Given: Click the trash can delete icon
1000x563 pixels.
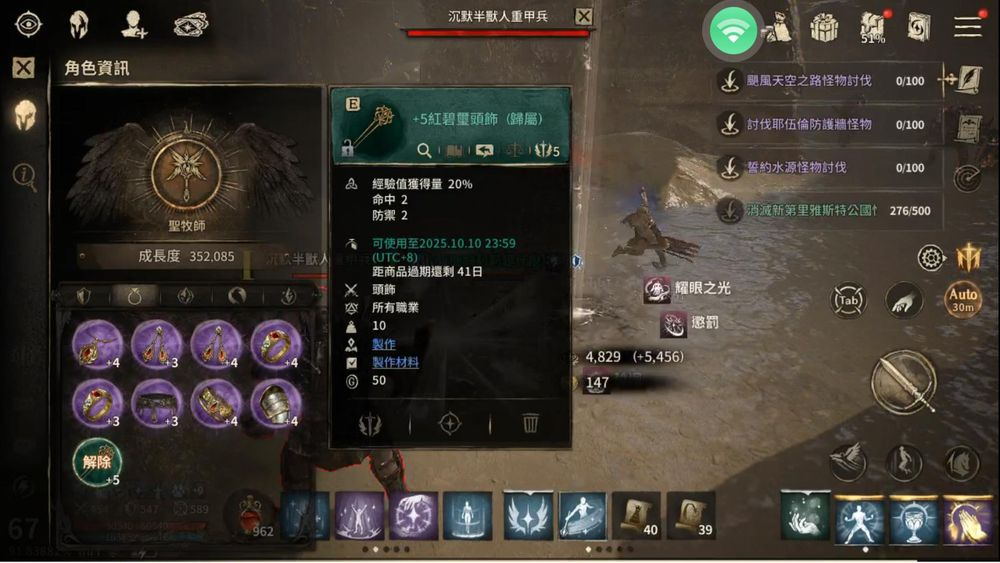Looking at the screenshot, I should coord(530,424).
